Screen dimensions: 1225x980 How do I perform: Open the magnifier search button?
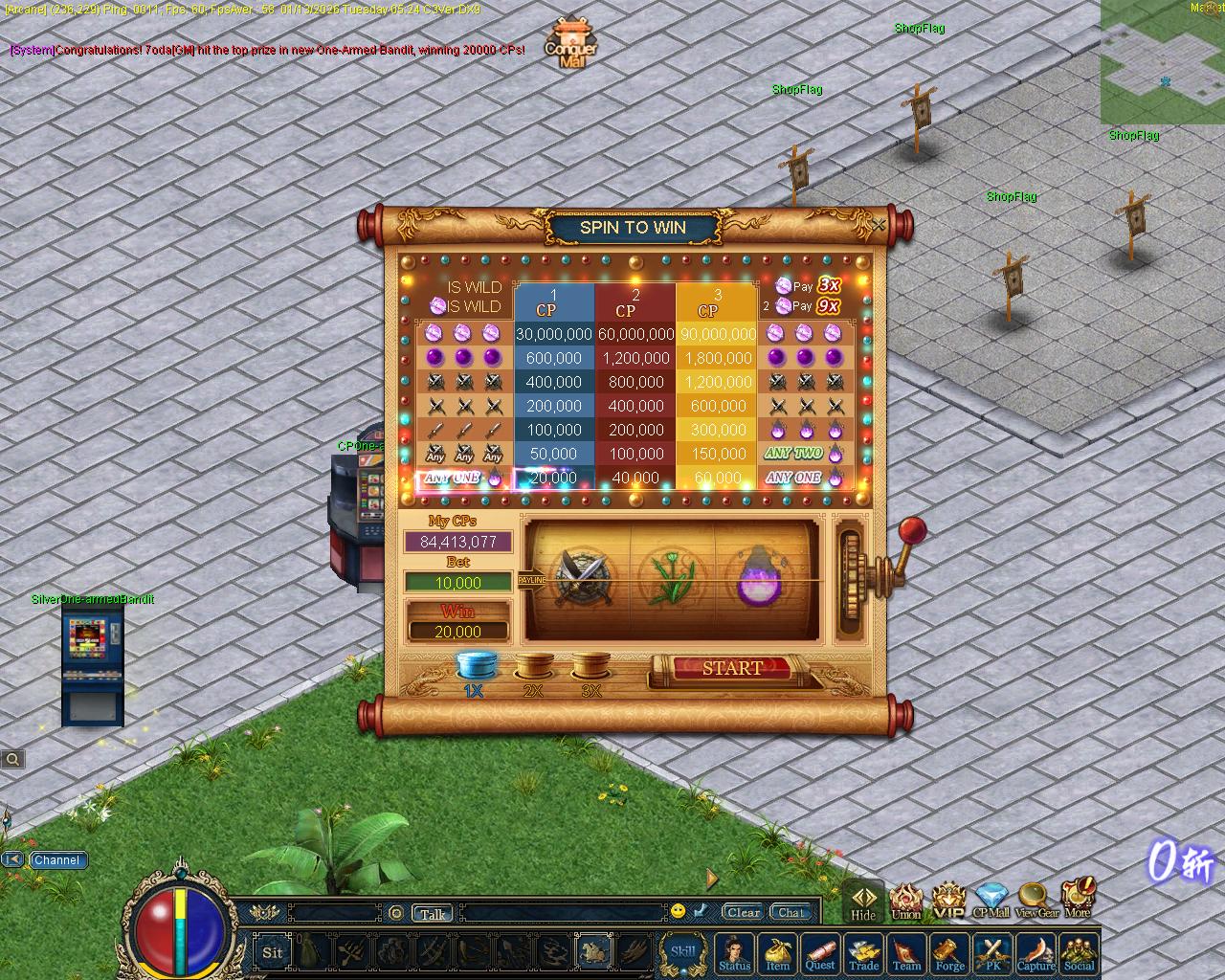click(x=12, y=759)
